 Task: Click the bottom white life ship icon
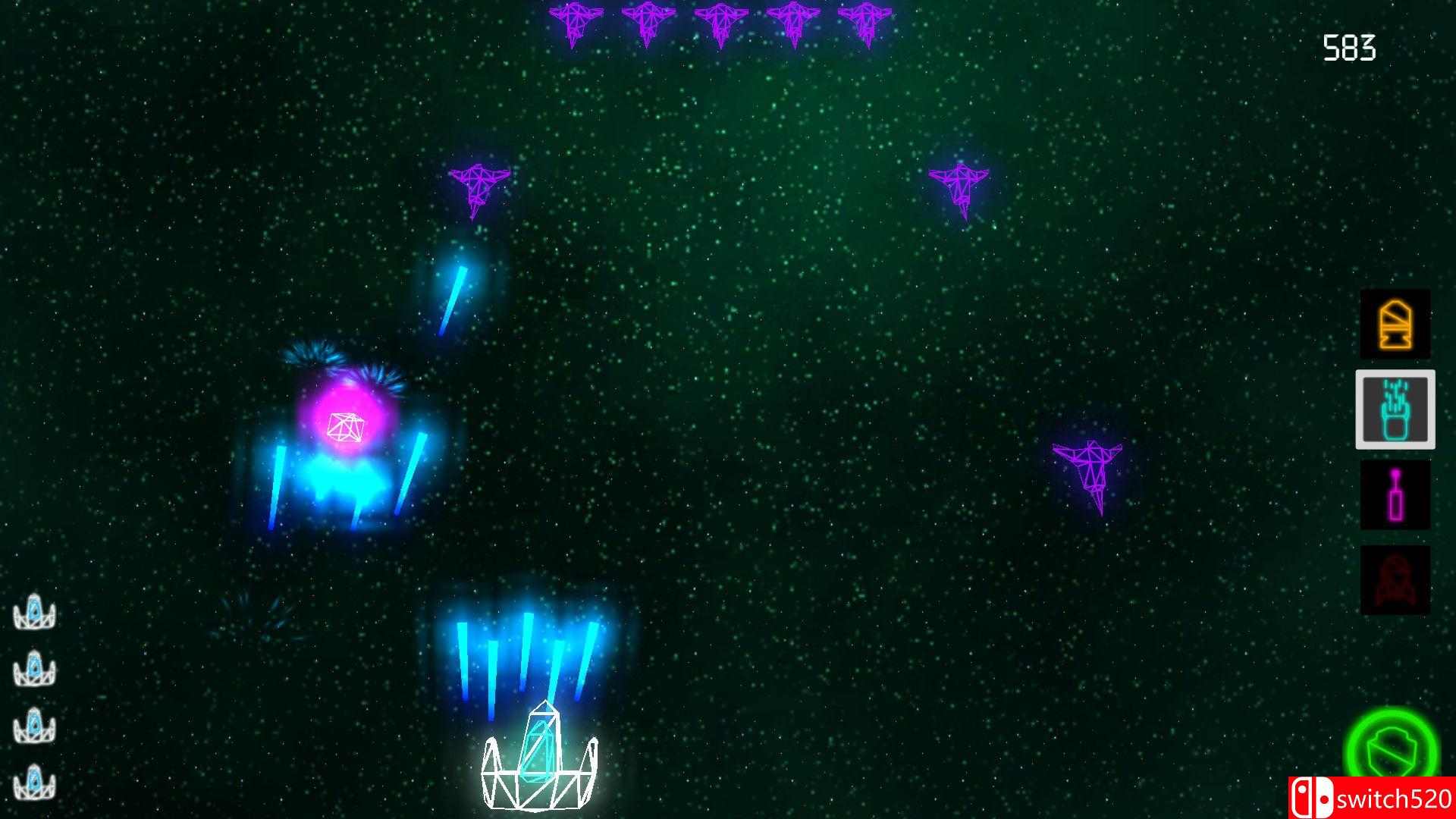[35, 777]
